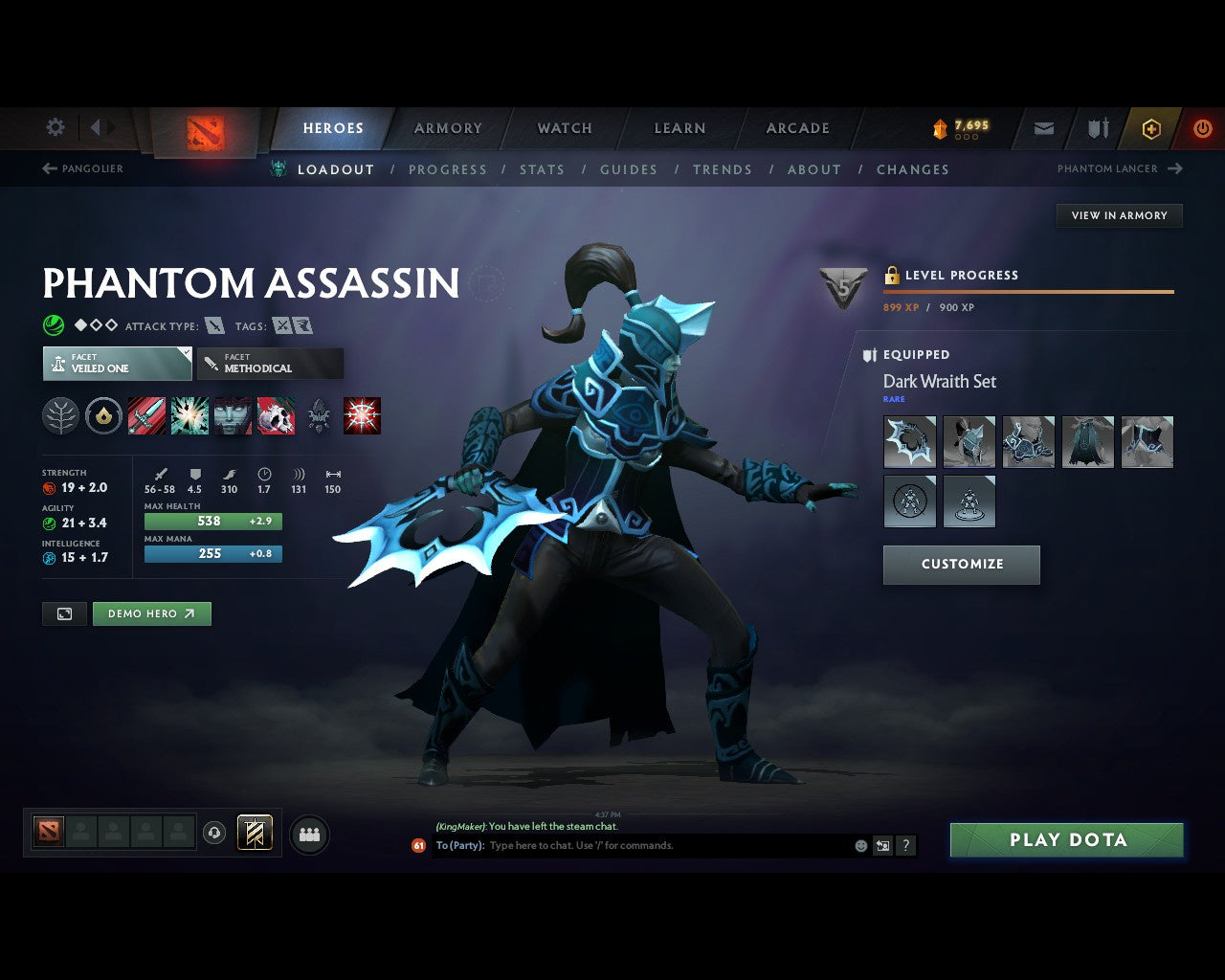The width and height of the screenshot is (1225, 980).
Task: Go to the Learn tab
Action: point(679,128)
